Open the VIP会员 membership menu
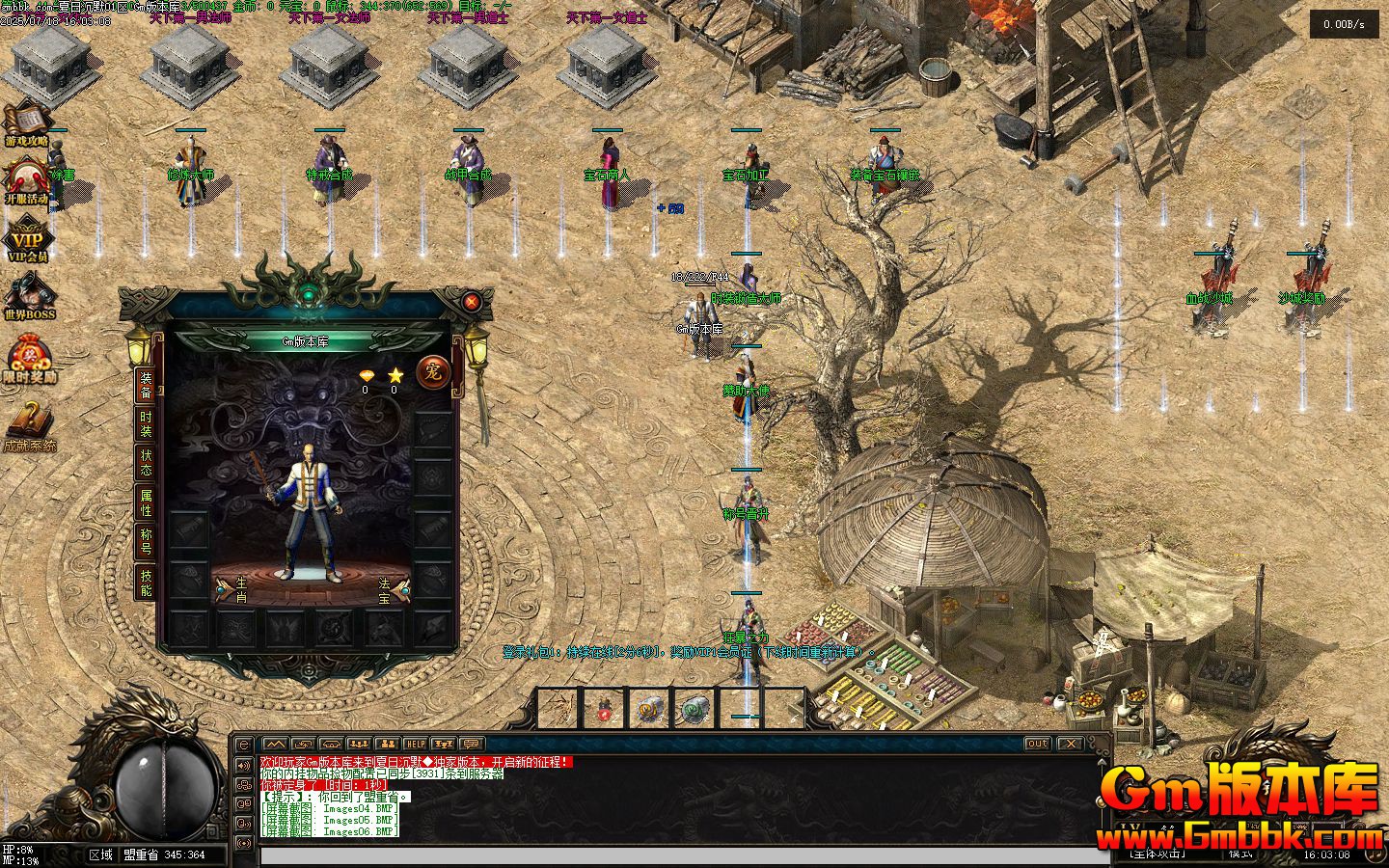 point(27,240)
